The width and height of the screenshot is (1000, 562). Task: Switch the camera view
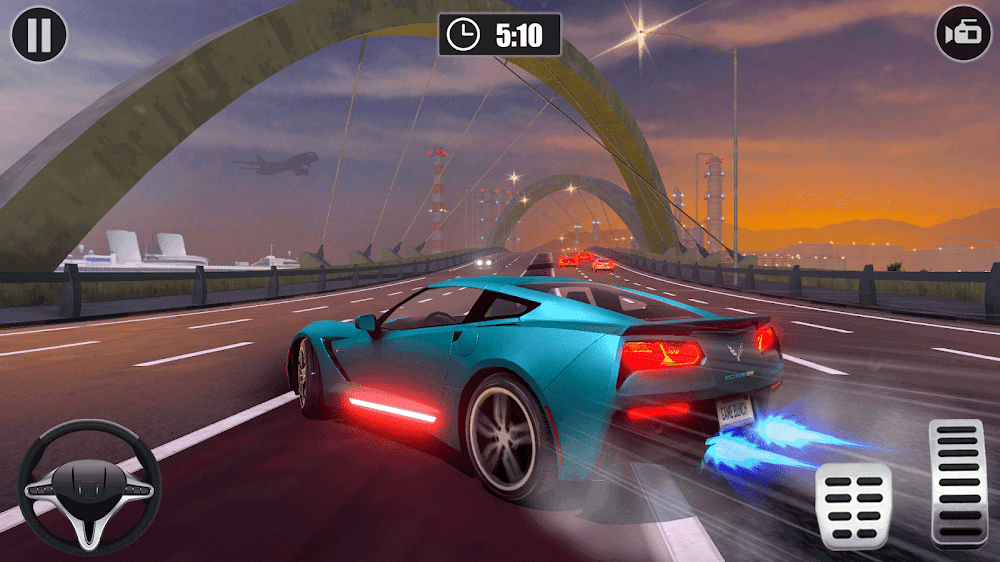963,34
